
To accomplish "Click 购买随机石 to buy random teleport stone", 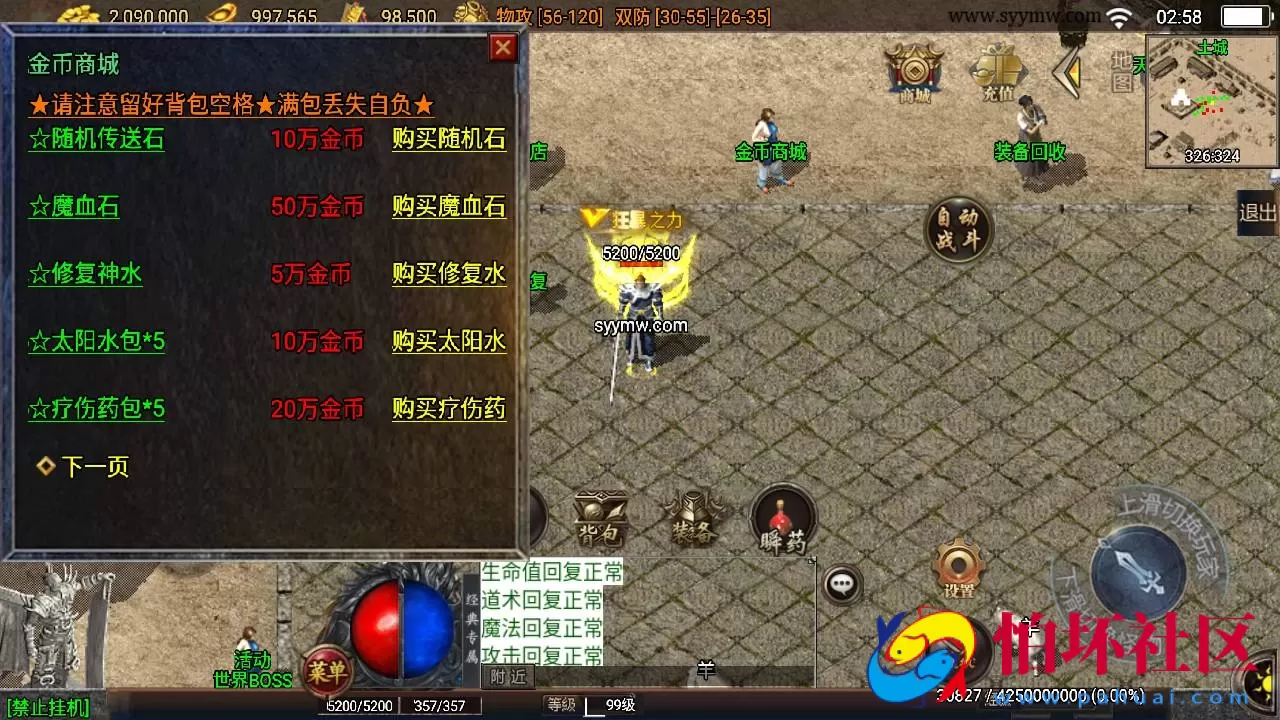I will 448,140.
